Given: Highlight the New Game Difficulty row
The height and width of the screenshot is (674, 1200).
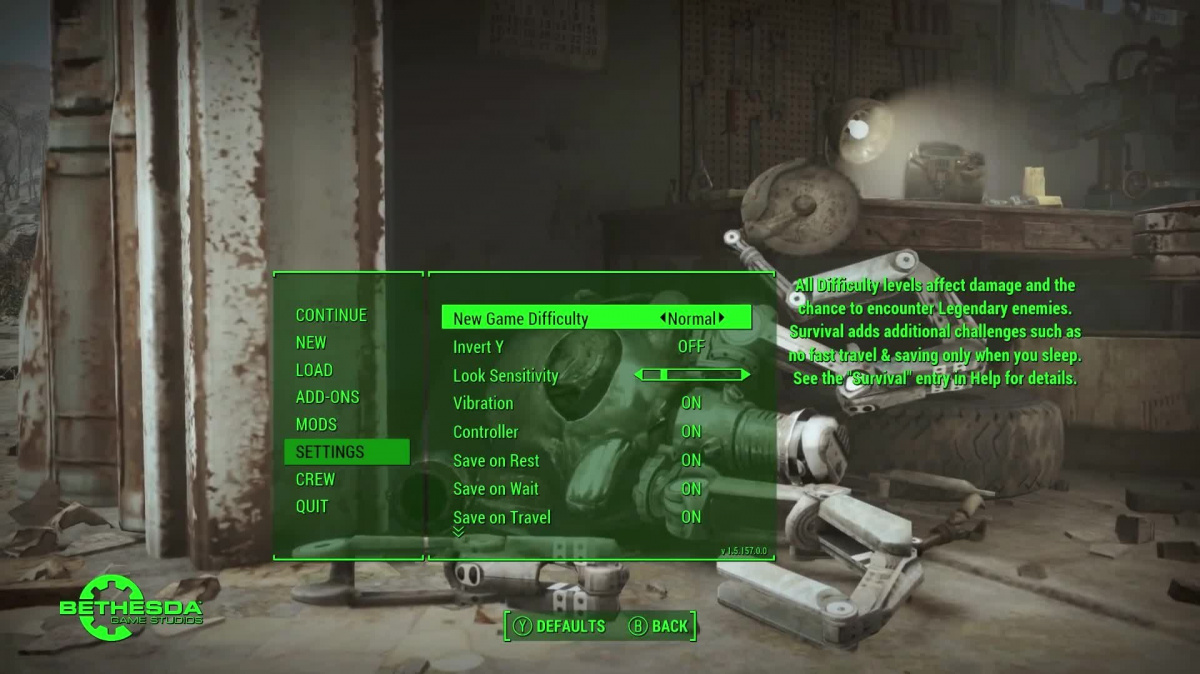Looking at the screenshot, I should click(520, 319).
